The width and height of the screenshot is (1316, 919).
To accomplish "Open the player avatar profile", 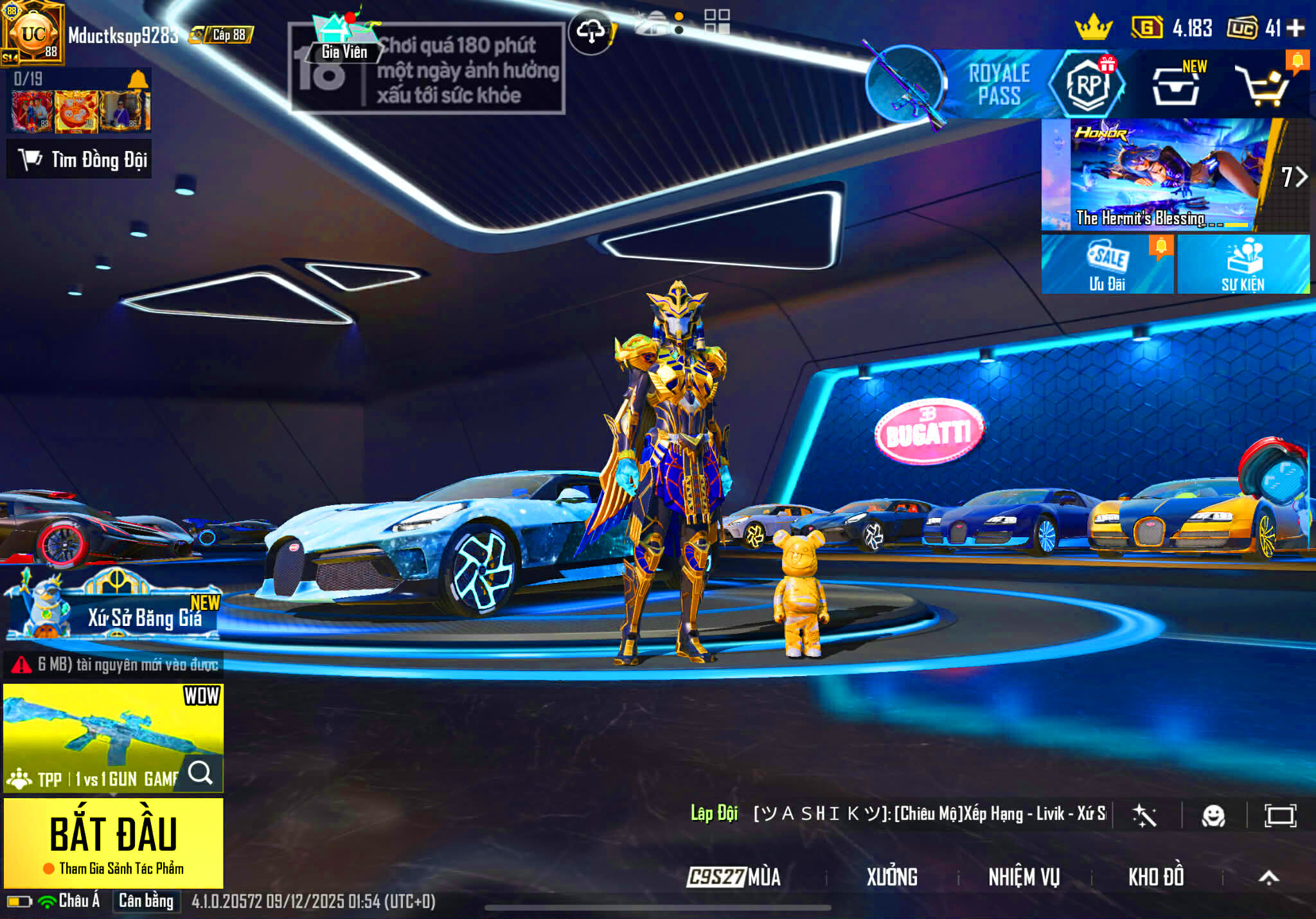I will point(33,33).
